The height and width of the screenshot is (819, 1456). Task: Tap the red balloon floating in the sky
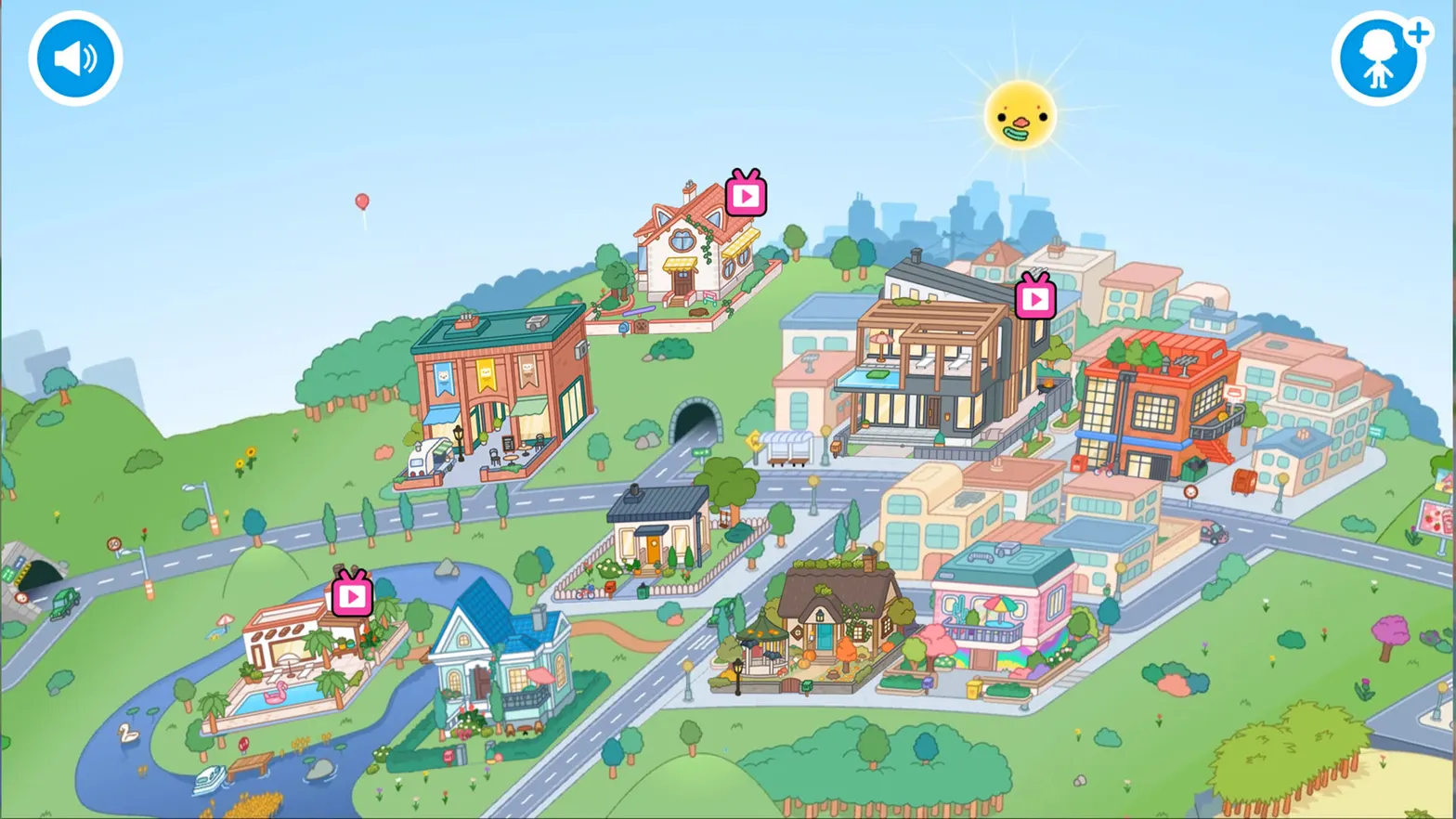pos(360,201)
